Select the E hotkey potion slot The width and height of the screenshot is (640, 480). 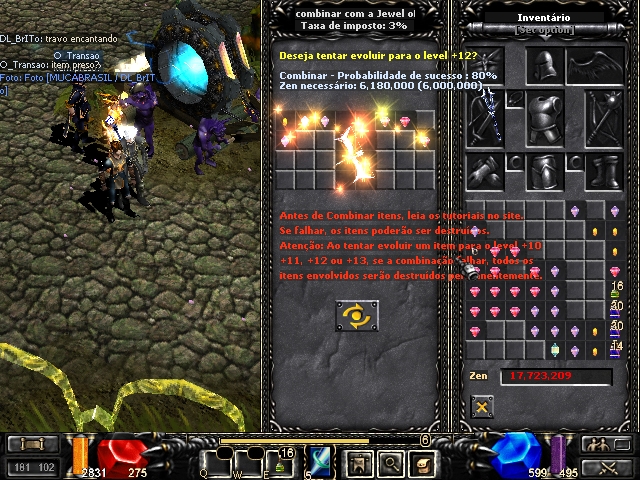pos(284,462)
